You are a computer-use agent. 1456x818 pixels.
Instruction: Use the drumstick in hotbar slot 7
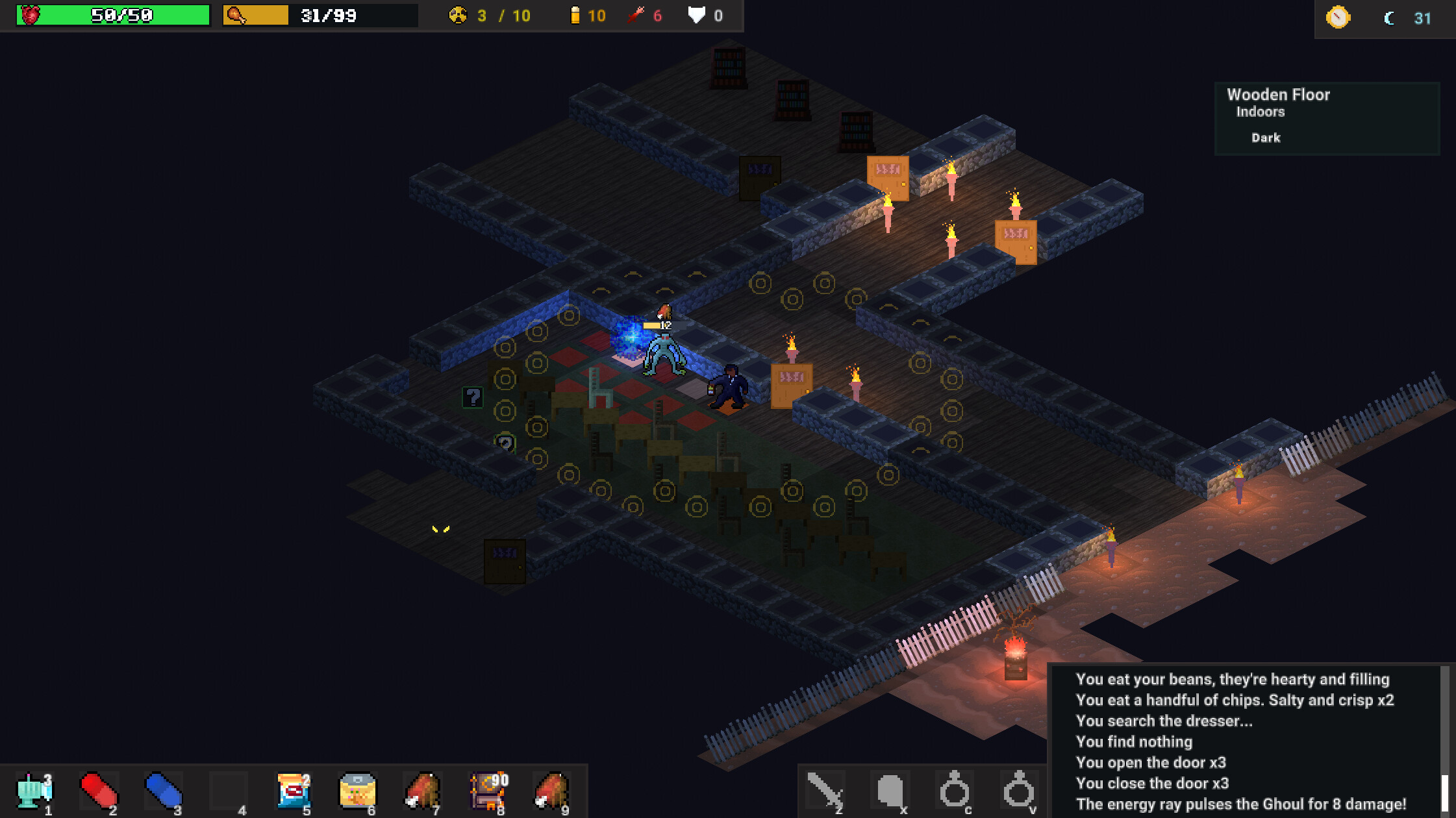point(423,791)
